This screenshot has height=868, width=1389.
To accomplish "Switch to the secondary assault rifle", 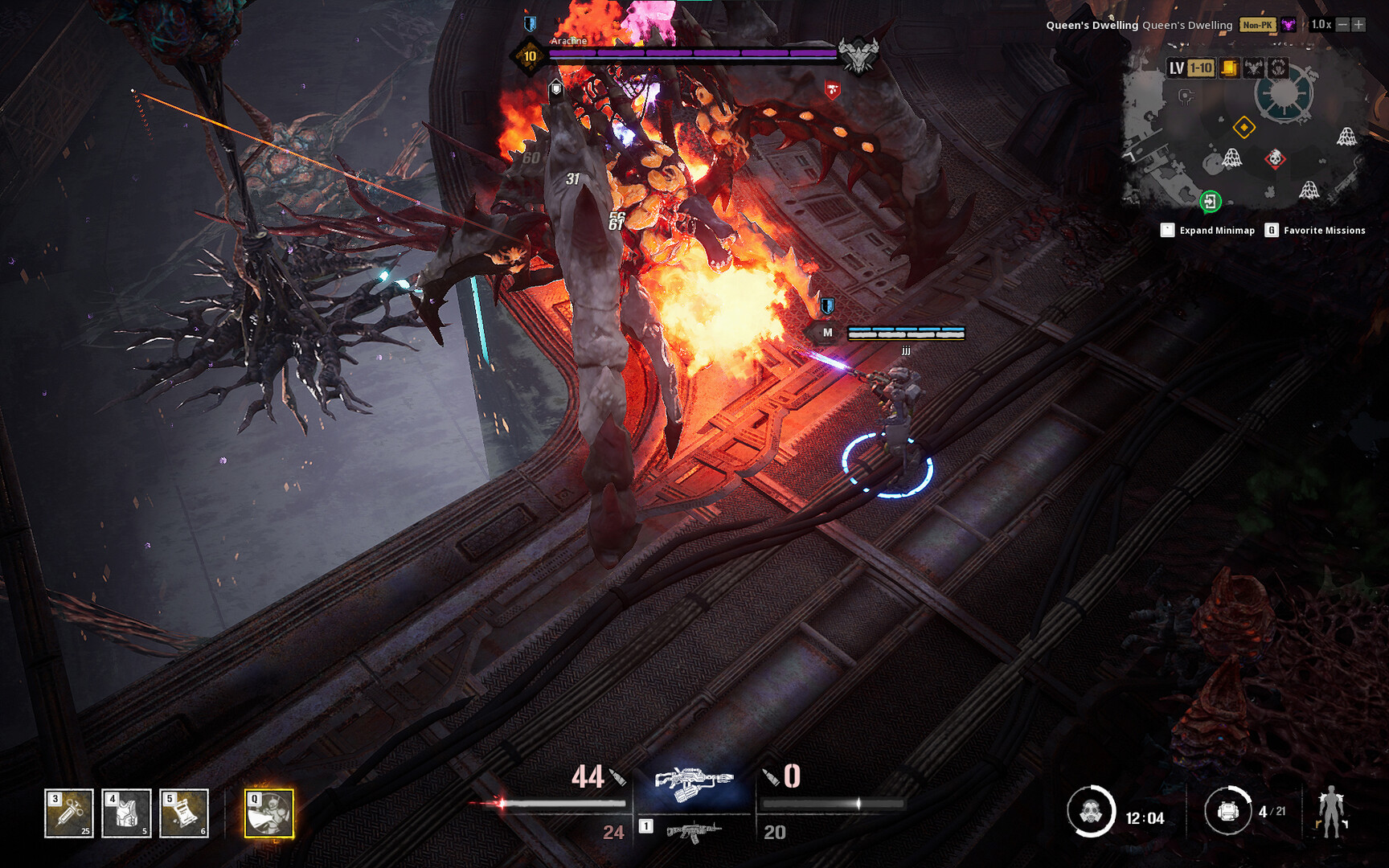I will pos(693,831).
